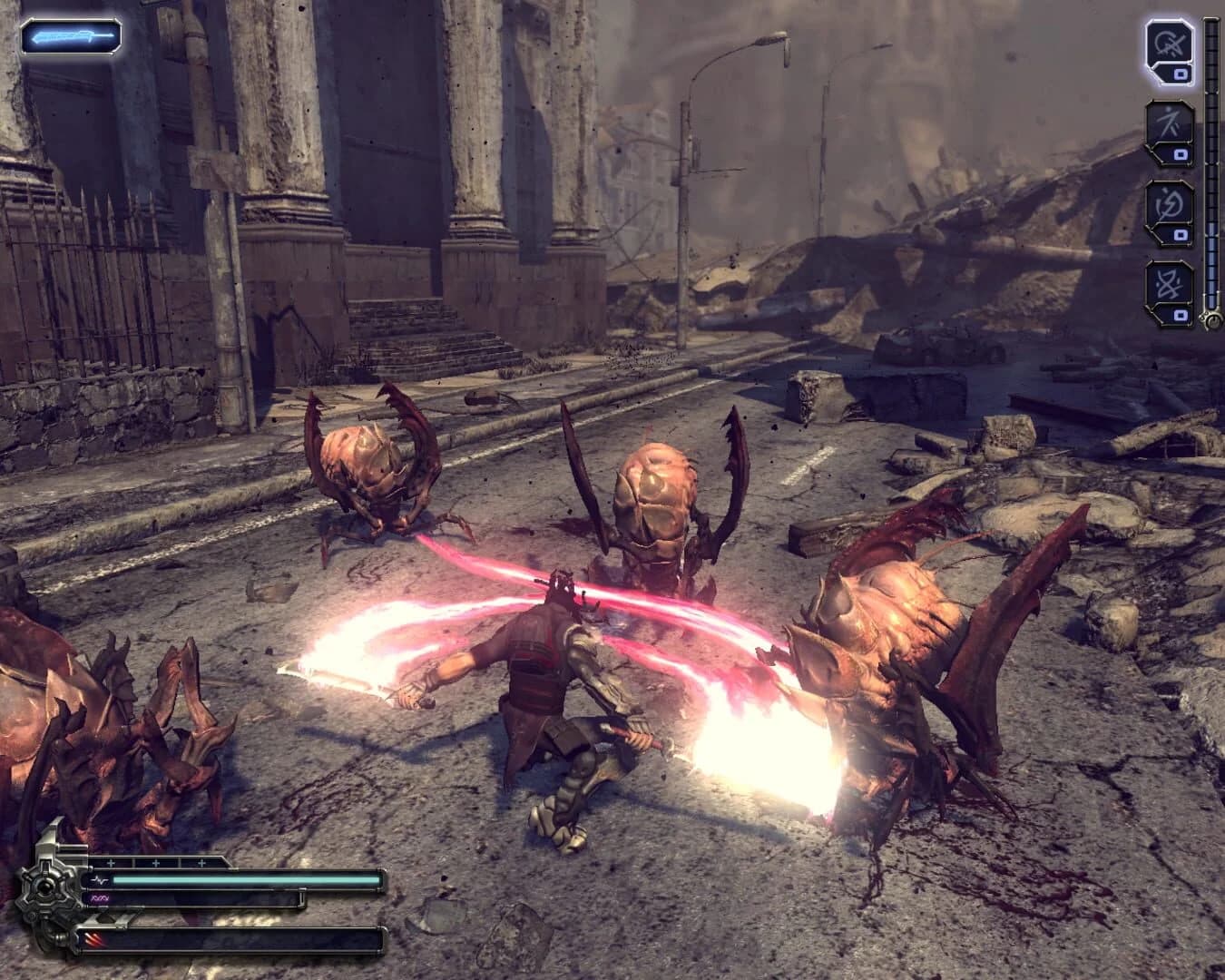Viewport: 1225px width, 980px height.
Task: Expand the third plus slot above the health bar
Action: coord(201,862)
